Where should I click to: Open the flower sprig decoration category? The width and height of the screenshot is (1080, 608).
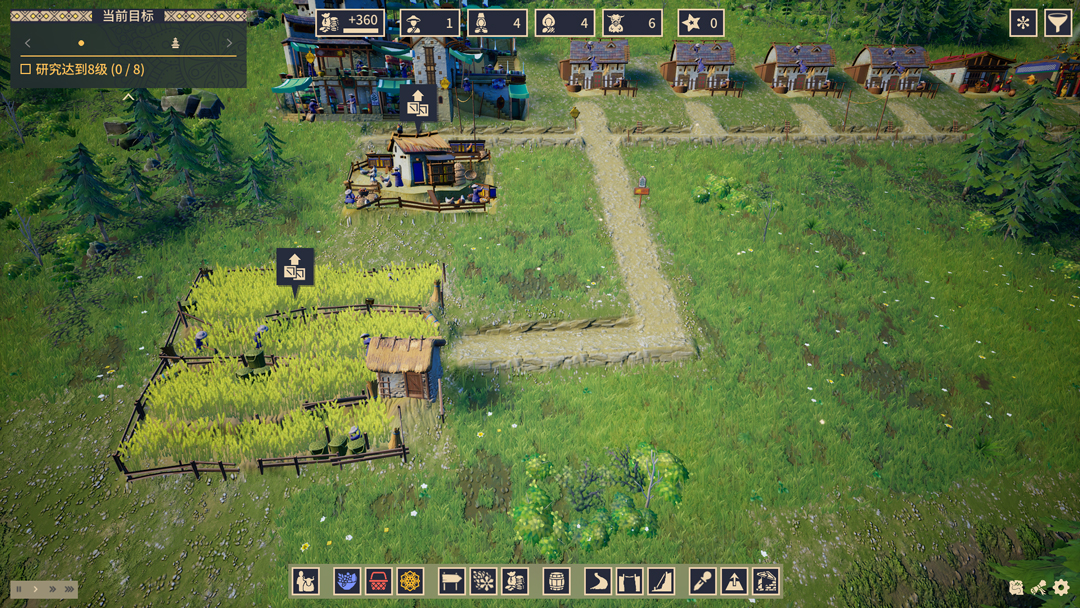[x=483, y=581]
